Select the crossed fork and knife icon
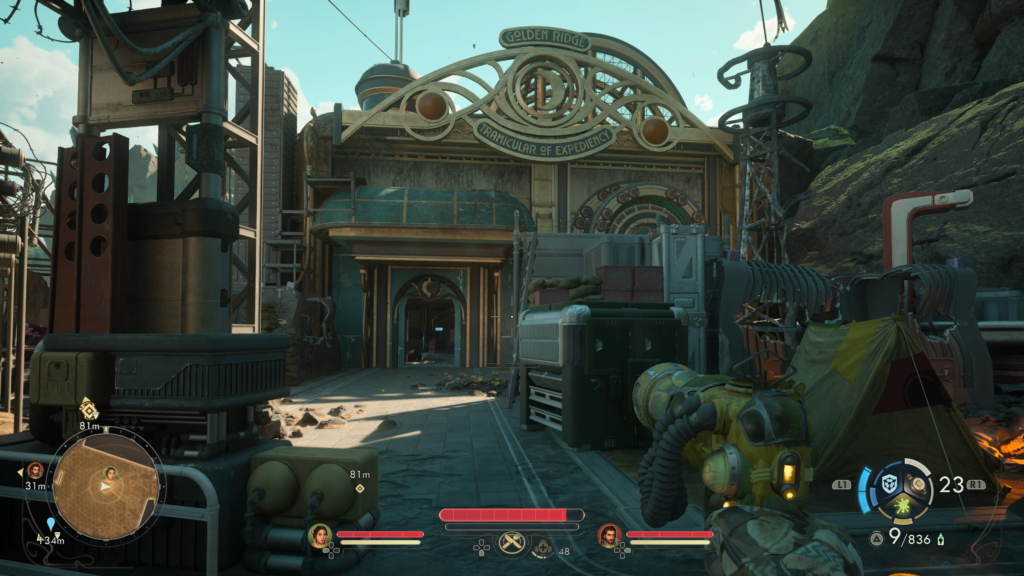The height and width of the screenshot is (576, 1024). tap(512, 542)
